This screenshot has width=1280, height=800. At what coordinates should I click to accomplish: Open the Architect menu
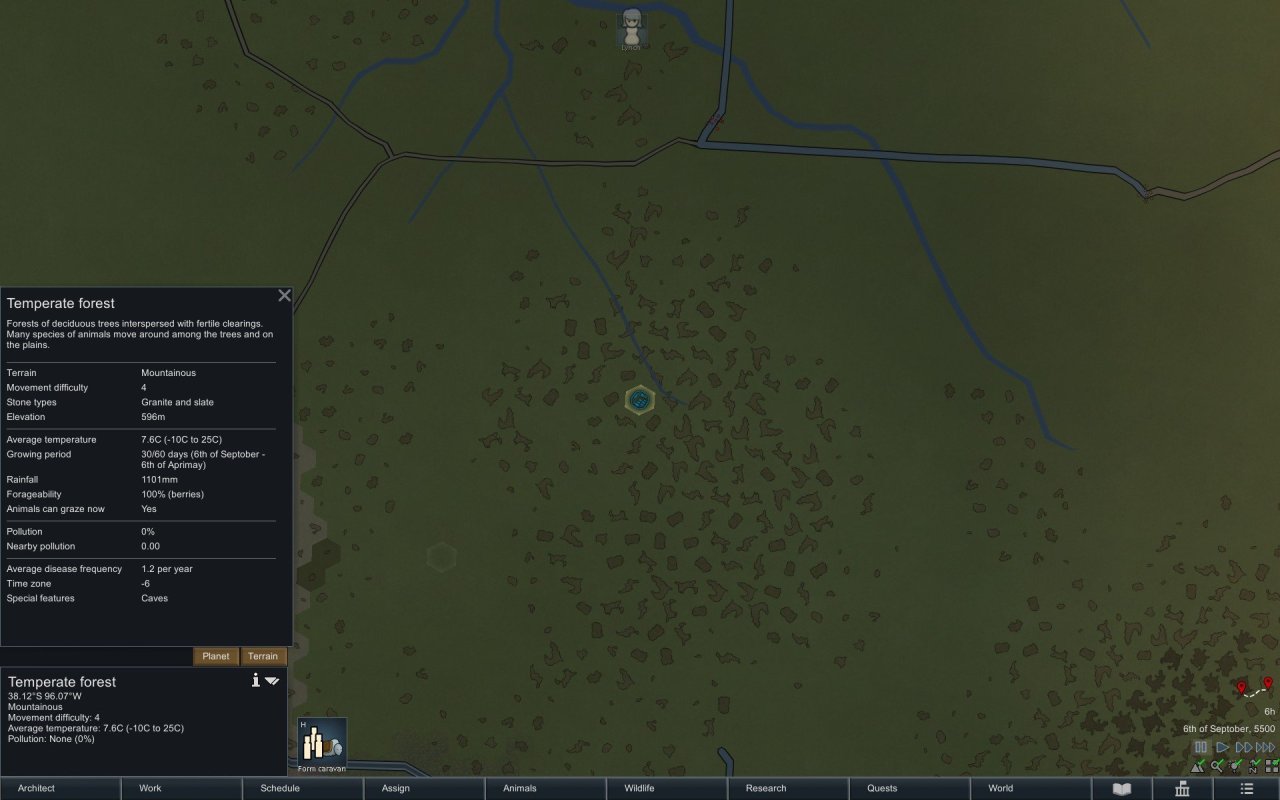click(x=60, y=788)
